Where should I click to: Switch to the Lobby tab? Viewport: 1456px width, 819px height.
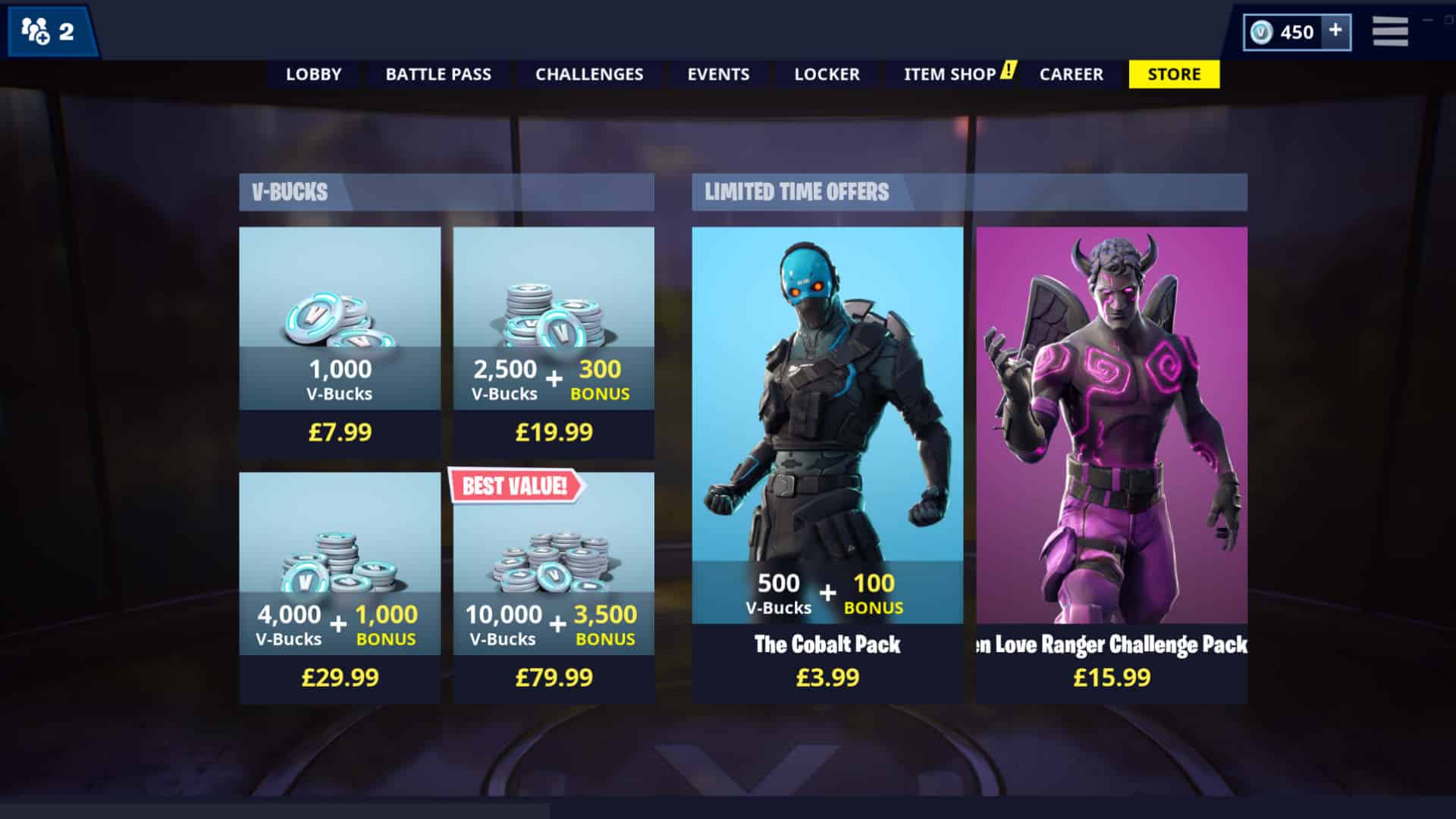(313, 74)
